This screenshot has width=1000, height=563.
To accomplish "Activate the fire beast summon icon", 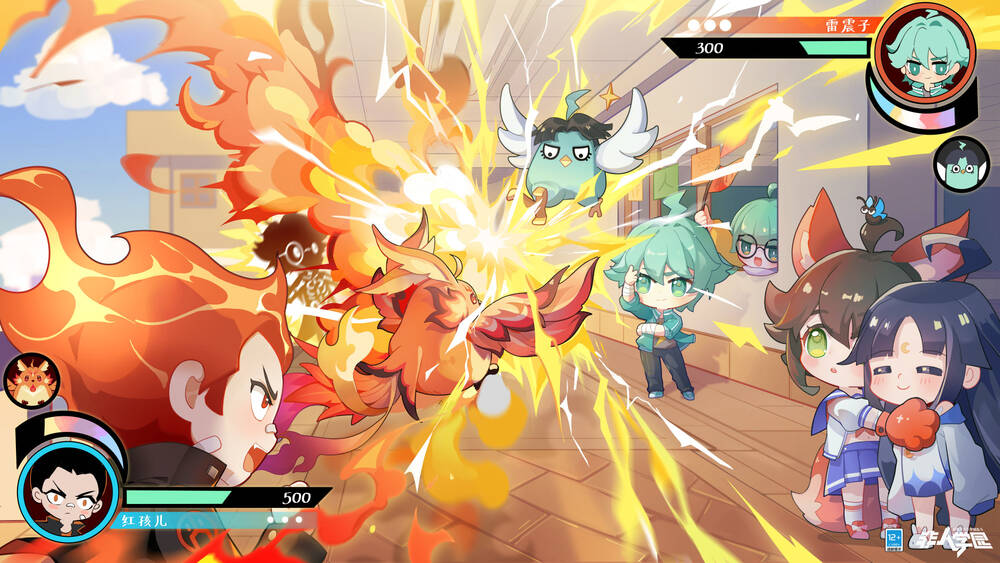I will [32, 381].
